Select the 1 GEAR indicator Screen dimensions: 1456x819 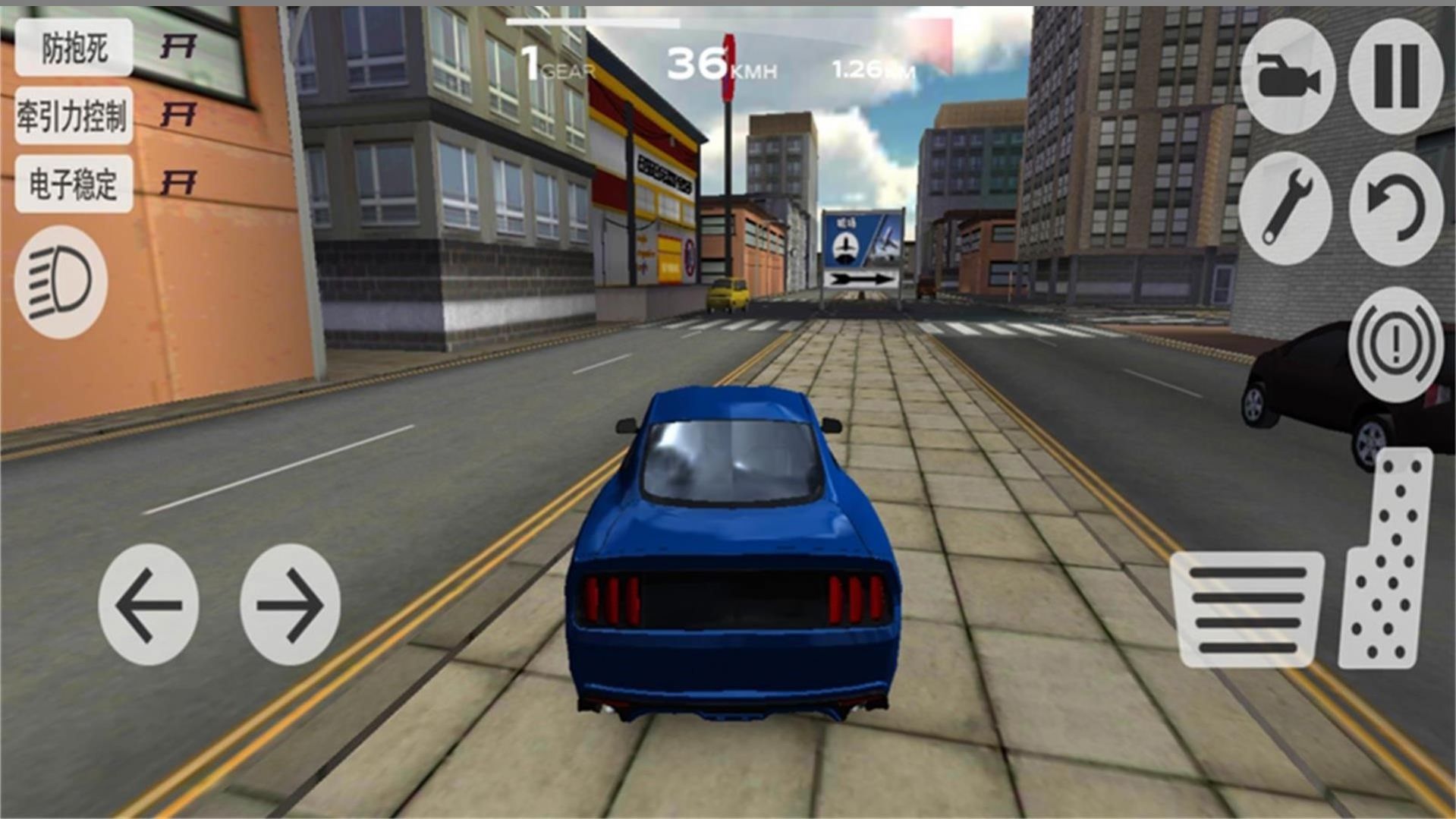point(555,63)
